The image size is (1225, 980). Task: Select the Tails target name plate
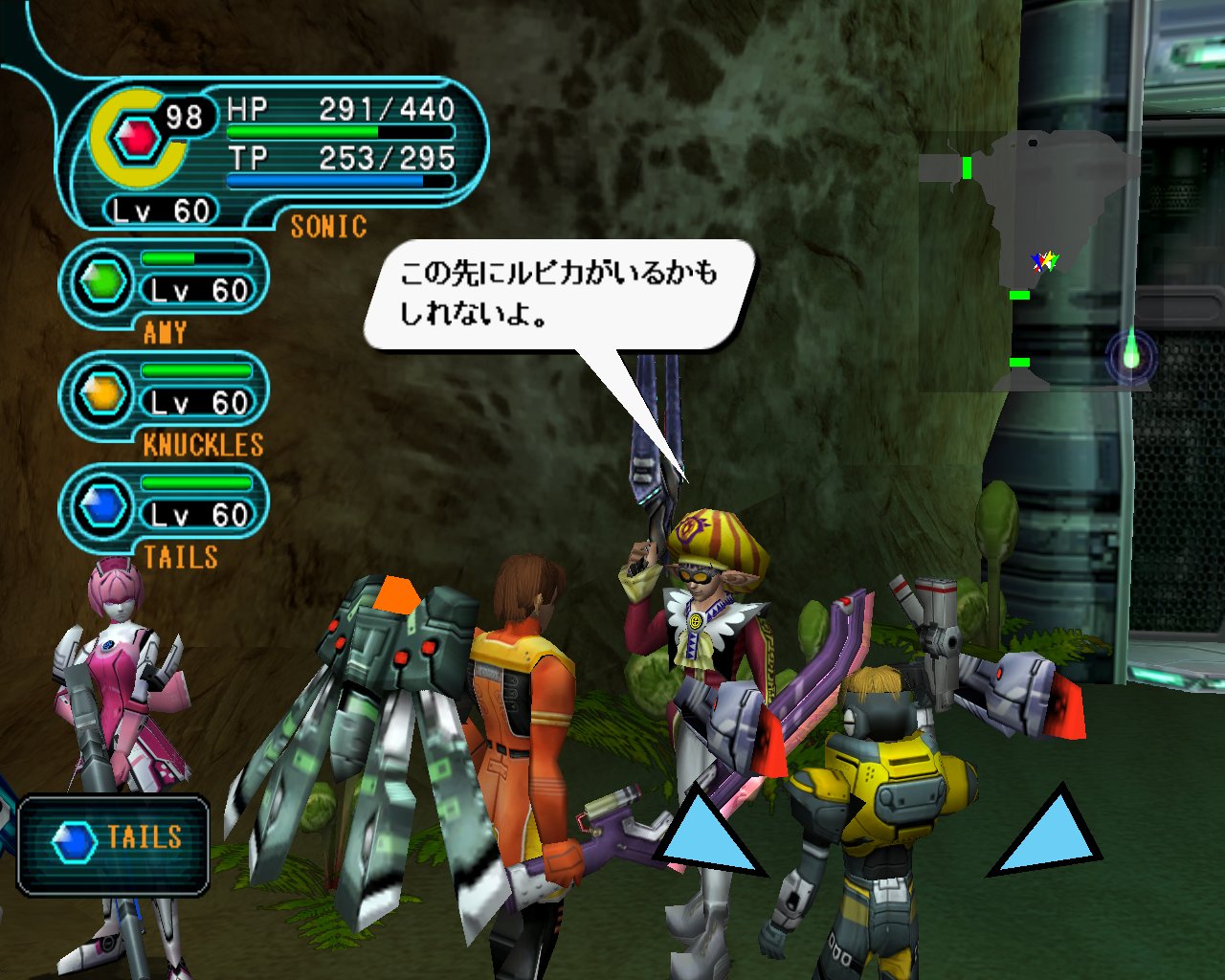tap(114, 844)
